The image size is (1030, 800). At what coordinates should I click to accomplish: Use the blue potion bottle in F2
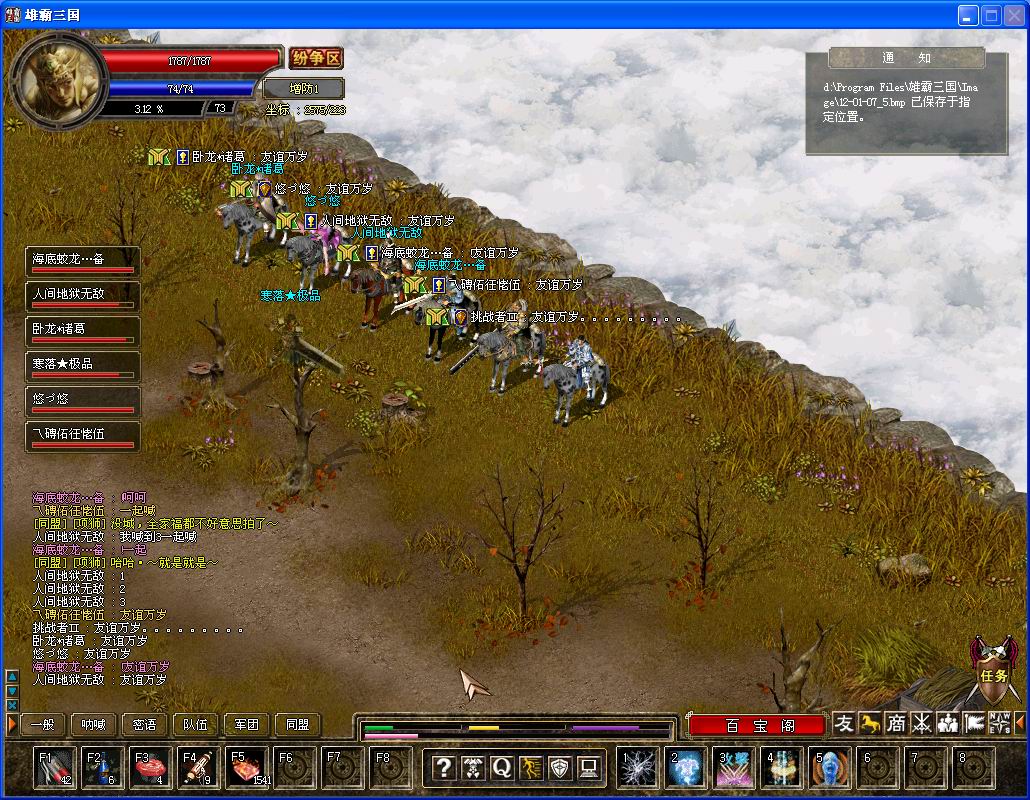(x=102, y=768)
